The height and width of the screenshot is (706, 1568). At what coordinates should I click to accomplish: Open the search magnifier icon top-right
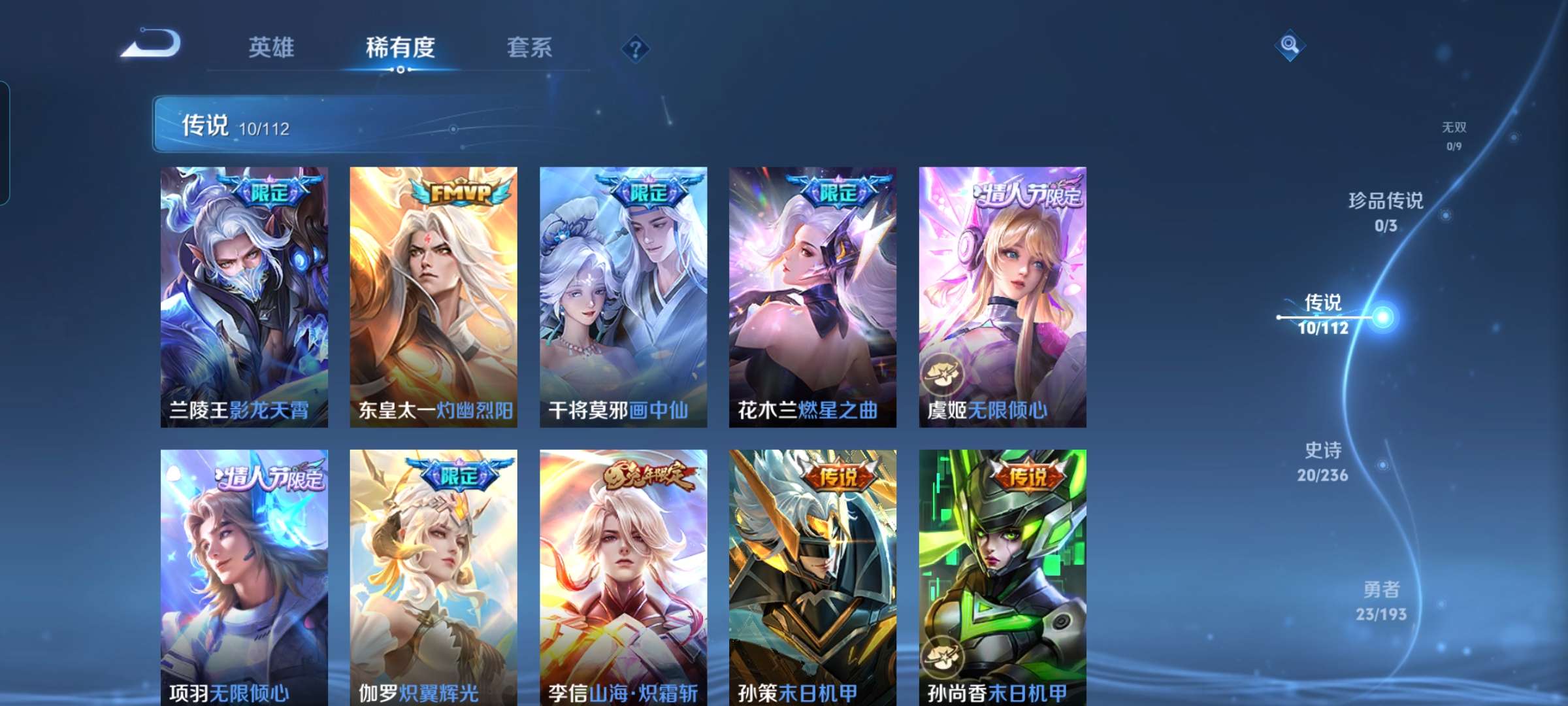[x=1290, y=46]
